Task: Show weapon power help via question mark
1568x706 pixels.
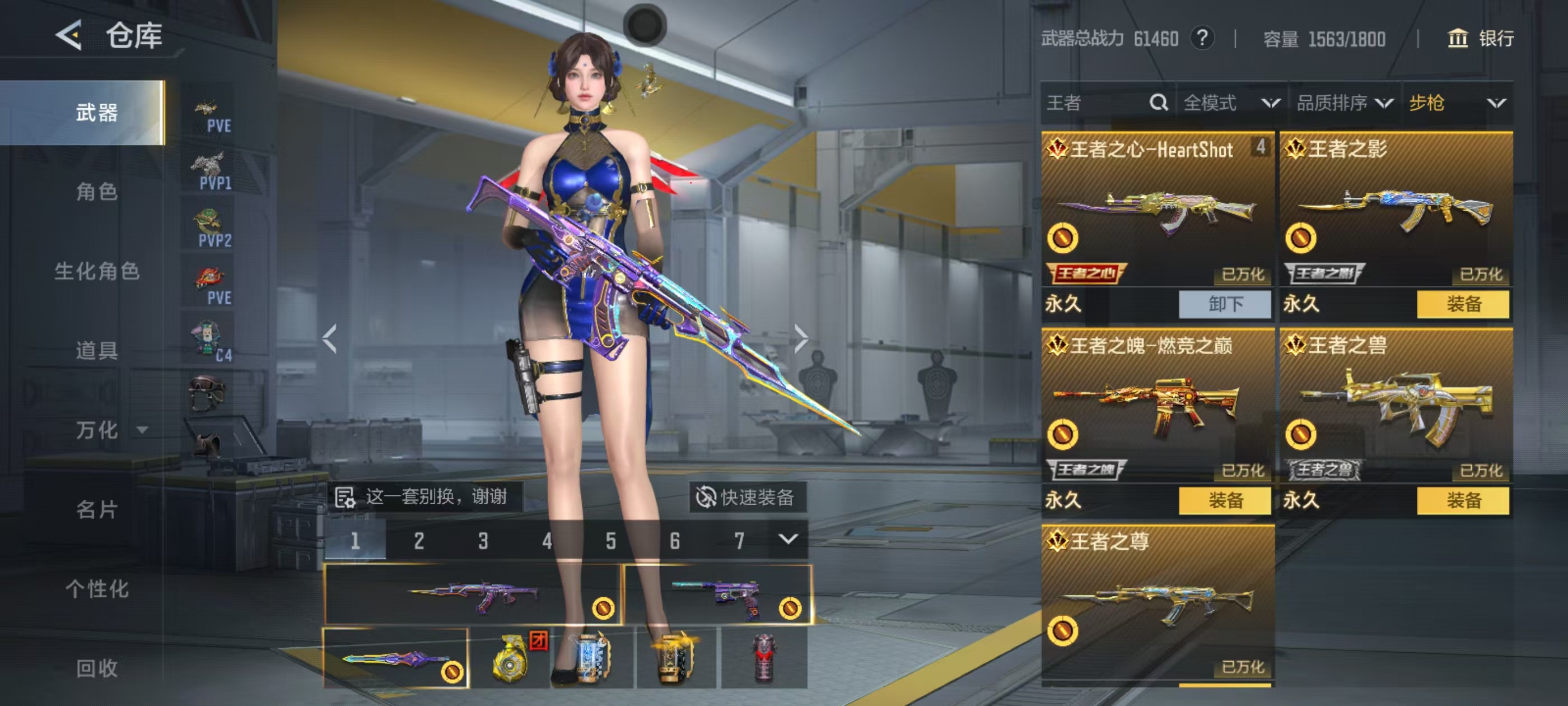Action: click(x=1202, y=38)
